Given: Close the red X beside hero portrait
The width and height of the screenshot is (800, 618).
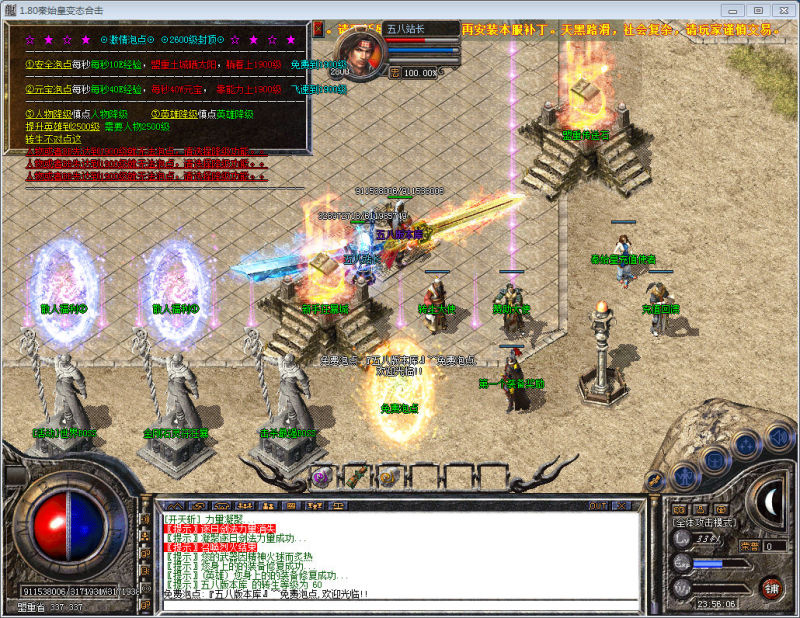Looking at the screenshot, I should pyautogui.click(x=318, y=29).
